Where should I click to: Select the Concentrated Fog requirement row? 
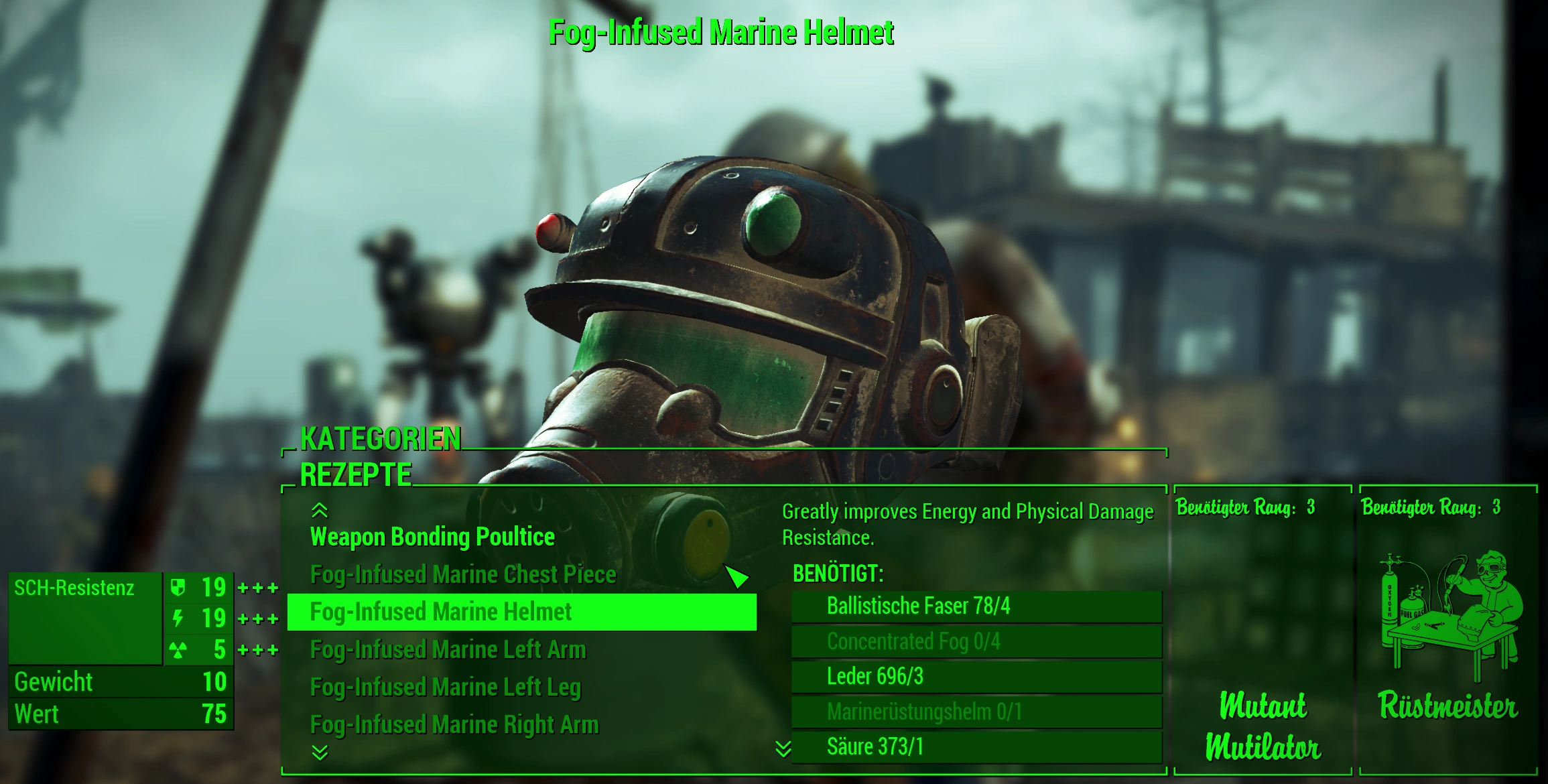tap(976, 642)
